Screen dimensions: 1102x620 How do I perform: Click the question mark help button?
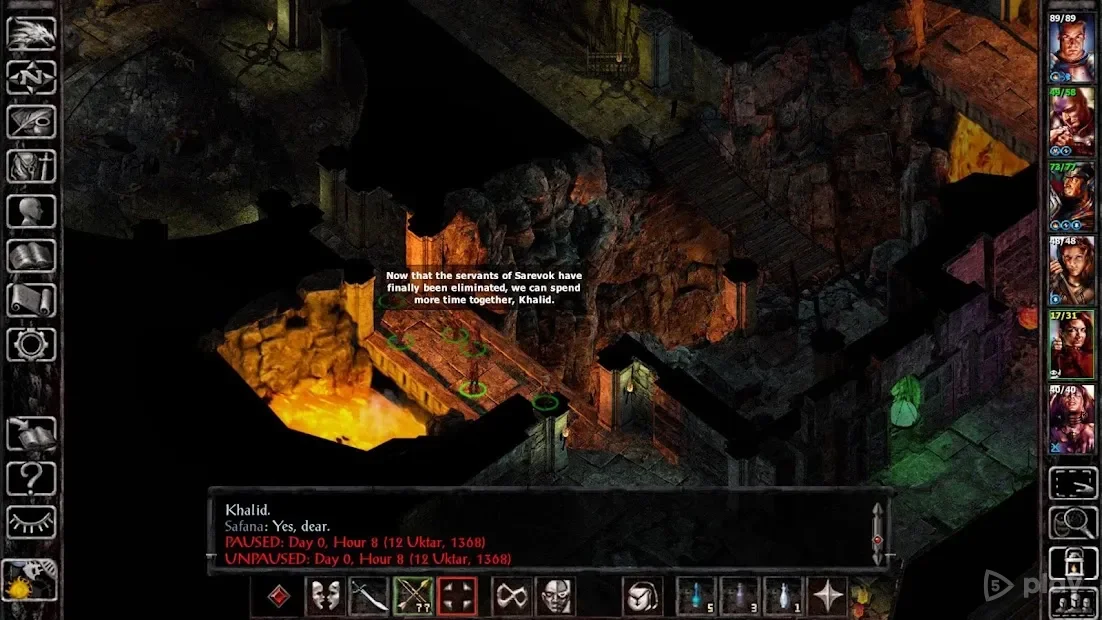tap(31, 479)
